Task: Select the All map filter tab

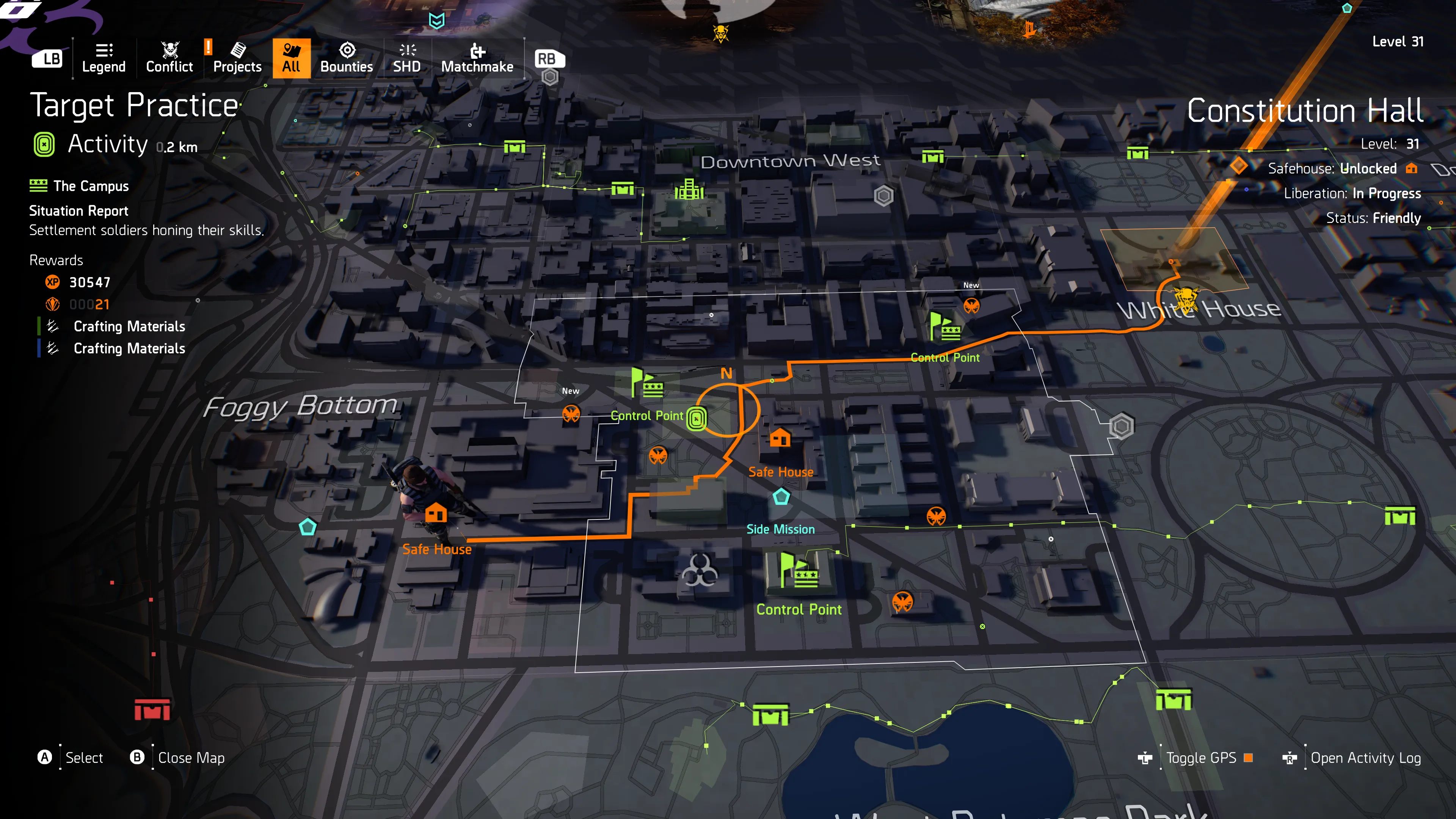Action: 291,58
